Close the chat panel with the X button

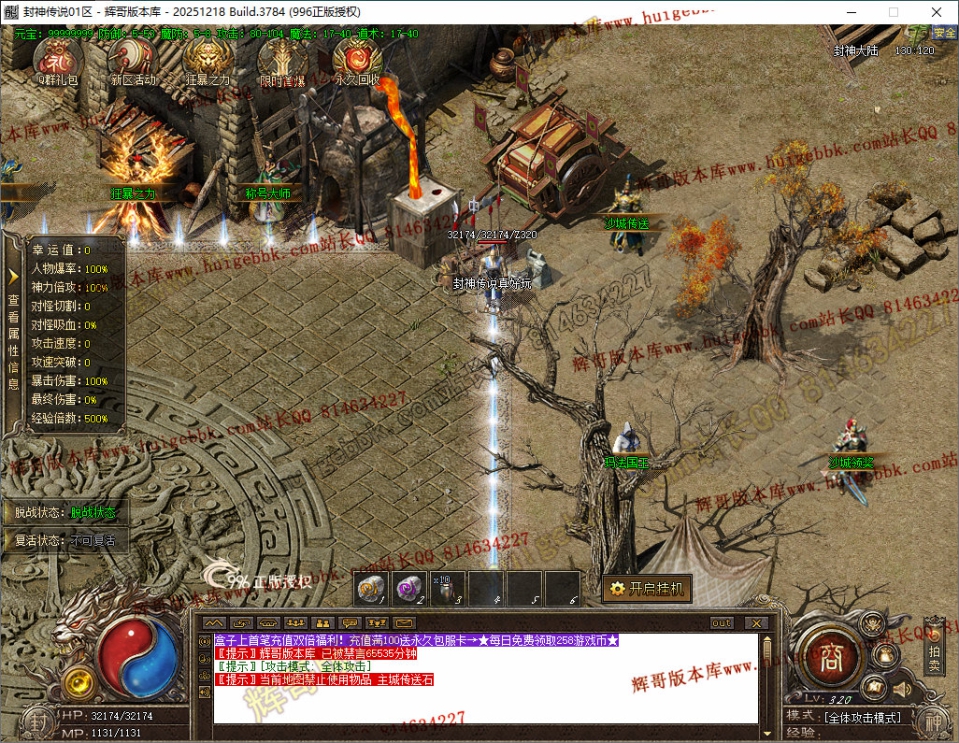point(756,623)
